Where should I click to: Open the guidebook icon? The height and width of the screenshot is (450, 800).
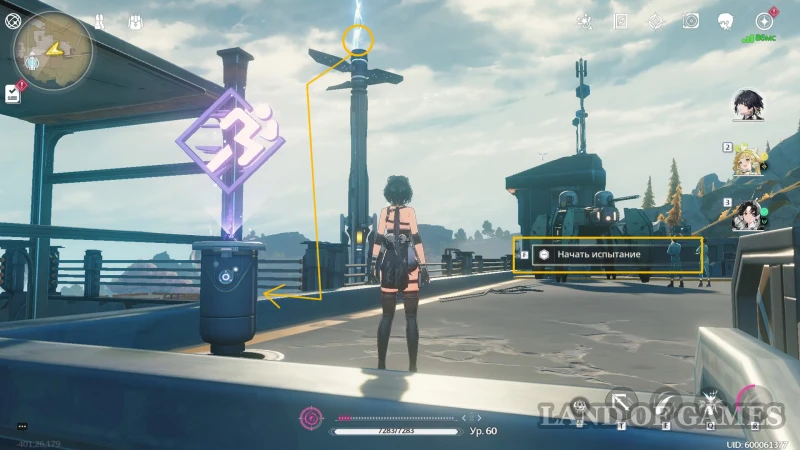tap(621, 21)
